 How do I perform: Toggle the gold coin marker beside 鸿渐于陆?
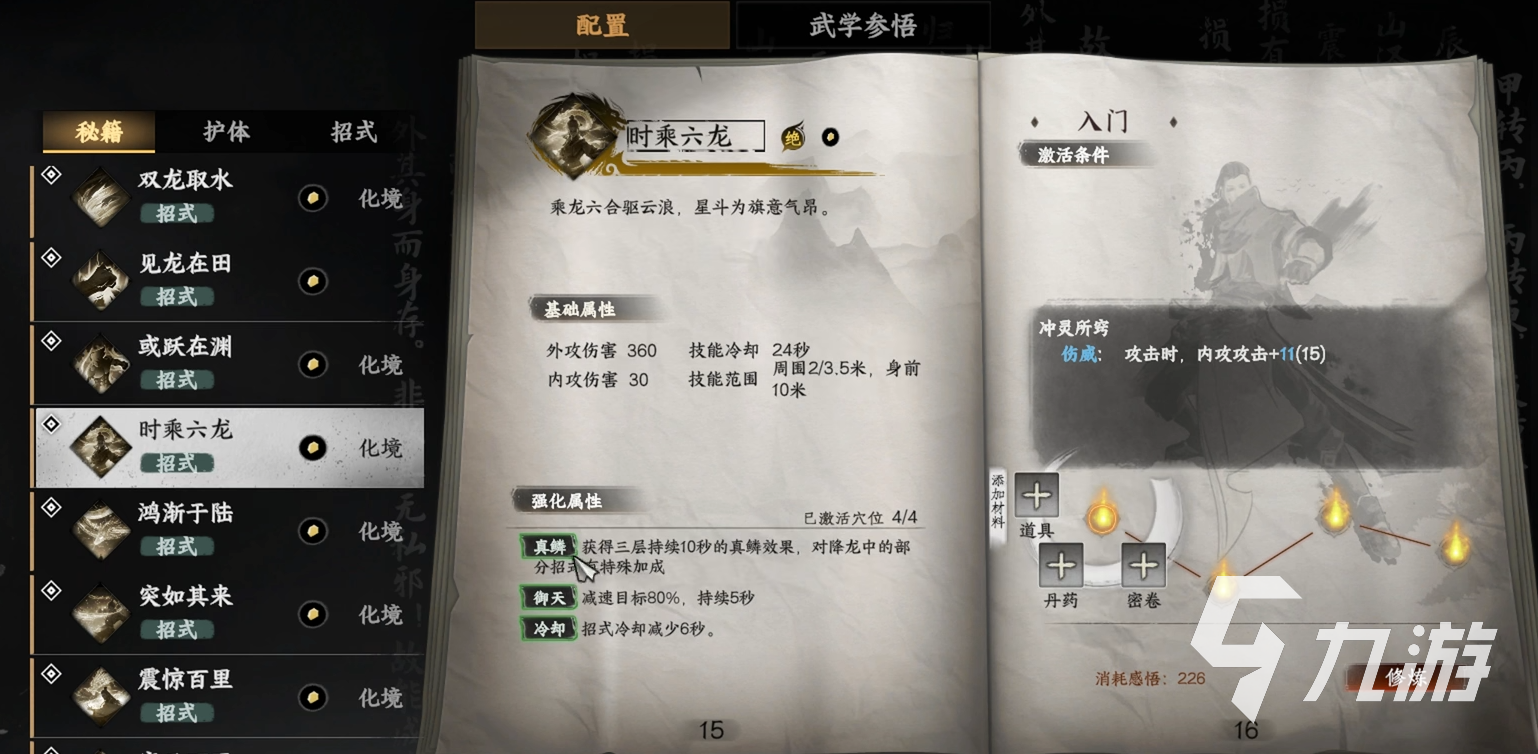312,531
